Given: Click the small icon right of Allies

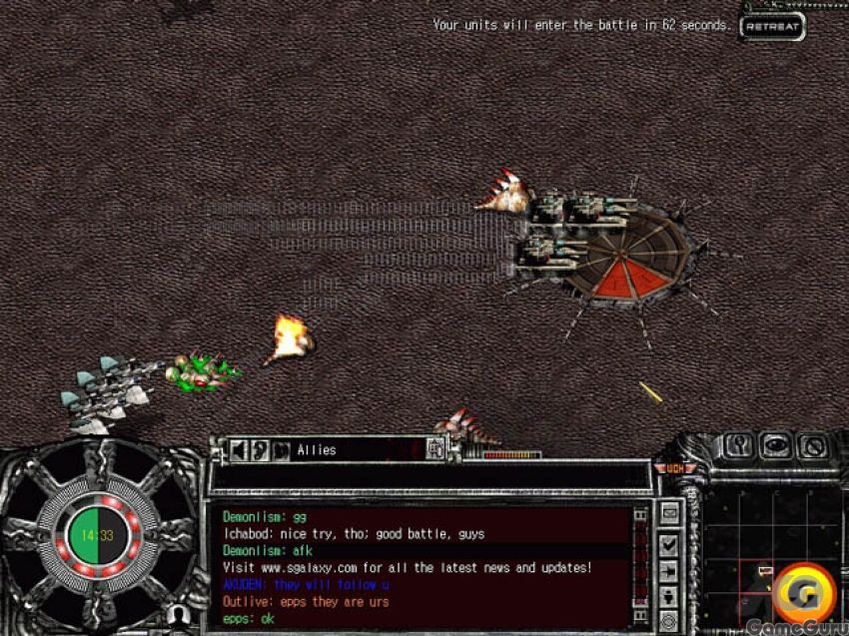Looking at the screenshot, I should coord(435,450).
